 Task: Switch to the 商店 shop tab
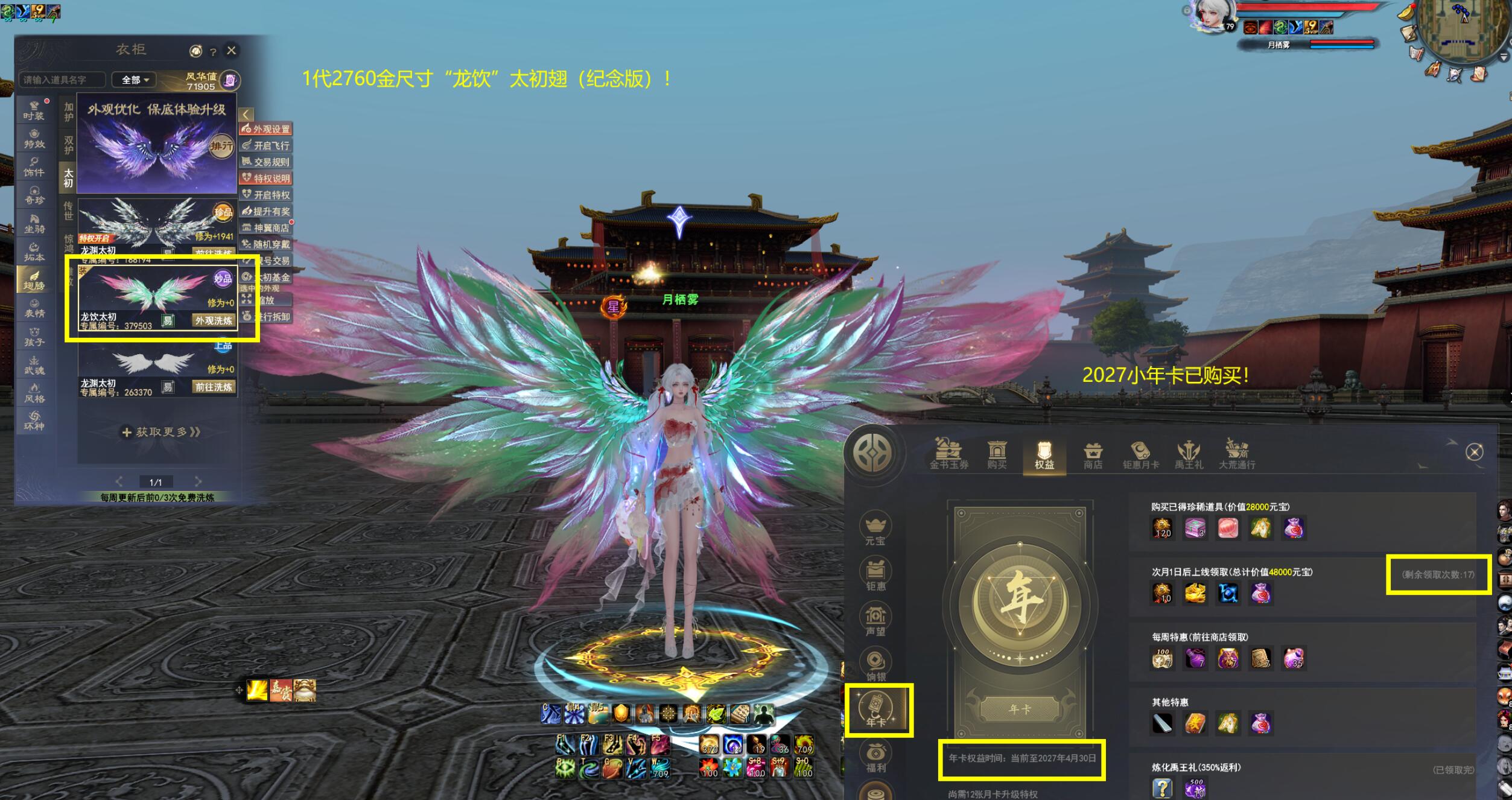click(x=1093, y=456)
